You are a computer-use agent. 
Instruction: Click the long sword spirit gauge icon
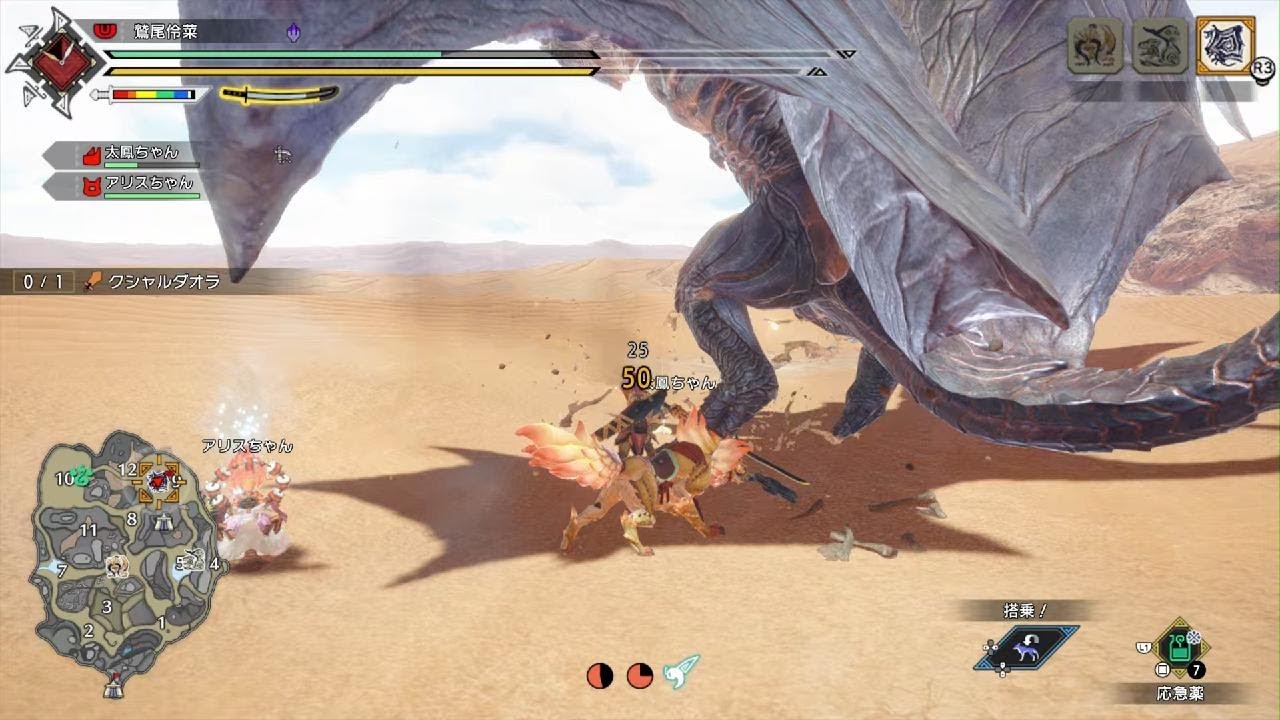(x=279, y=95)
